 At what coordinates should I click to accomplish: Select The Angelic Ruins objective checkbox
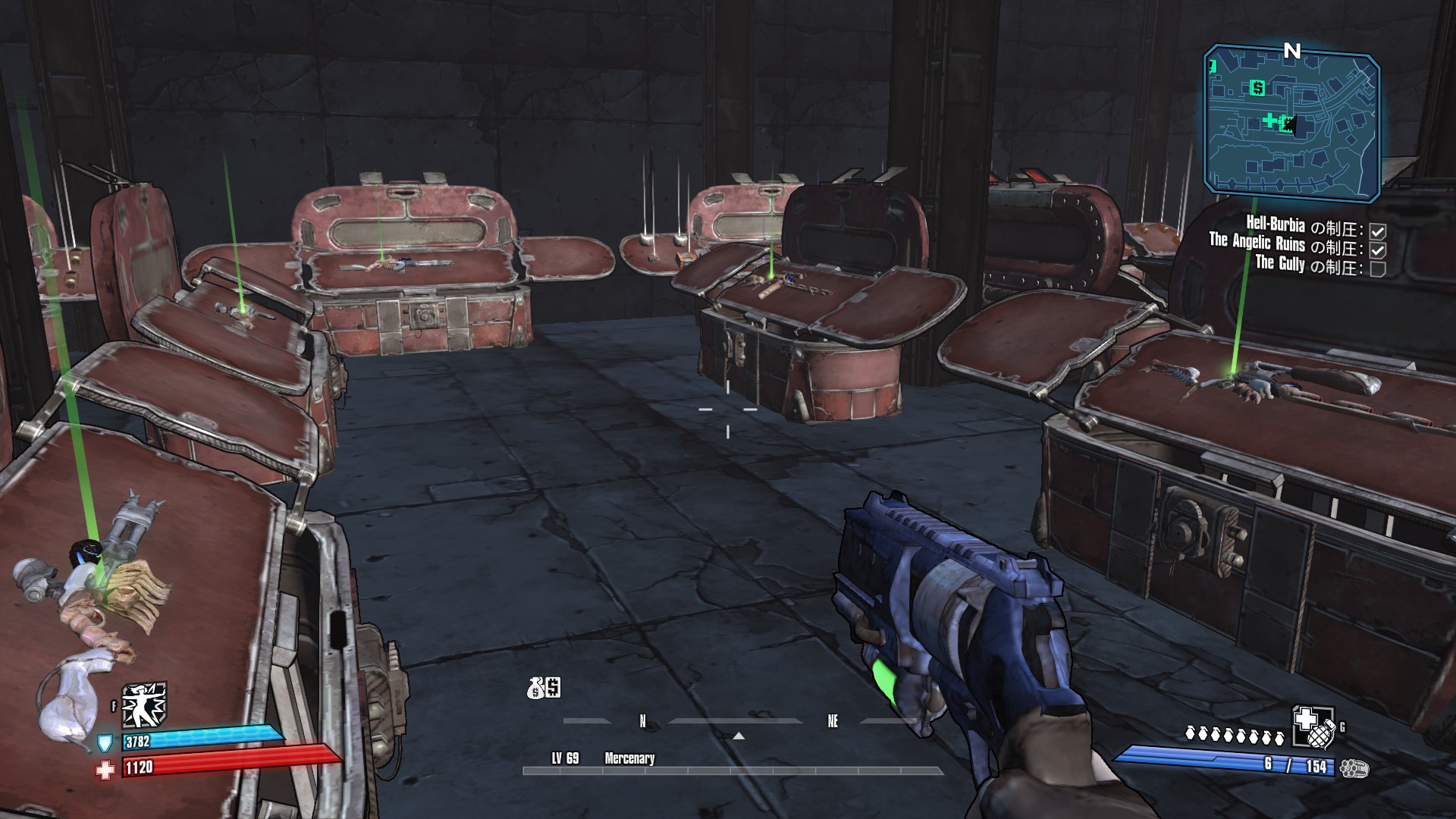1378,249
